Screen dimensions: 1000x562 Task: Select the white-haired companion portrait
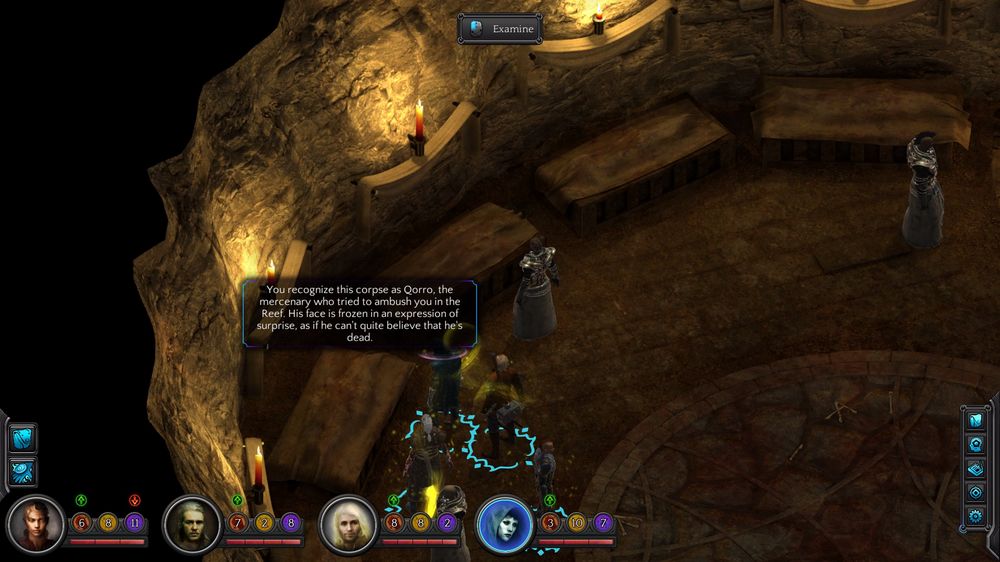tap(349, 524)
